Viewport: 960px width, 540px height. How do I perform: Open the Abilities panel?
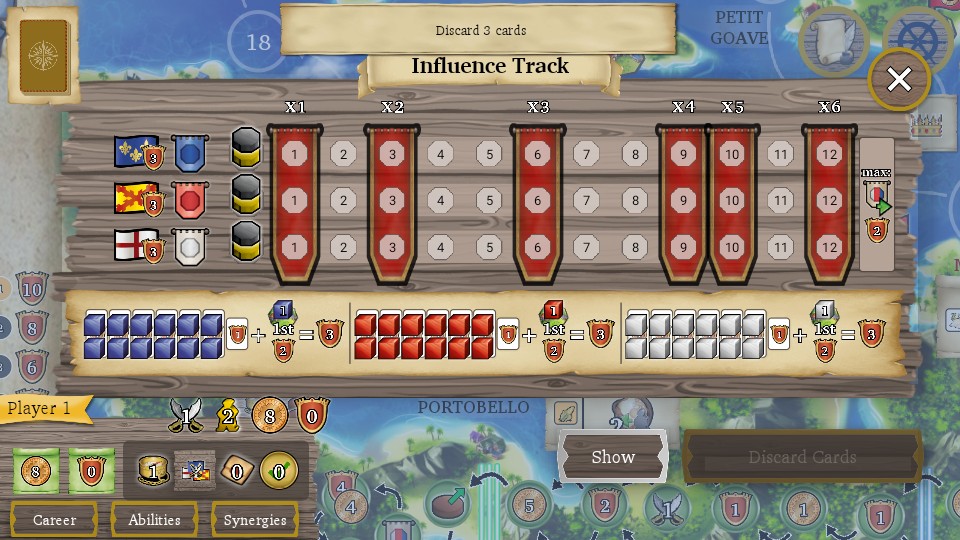coord(154,520)
